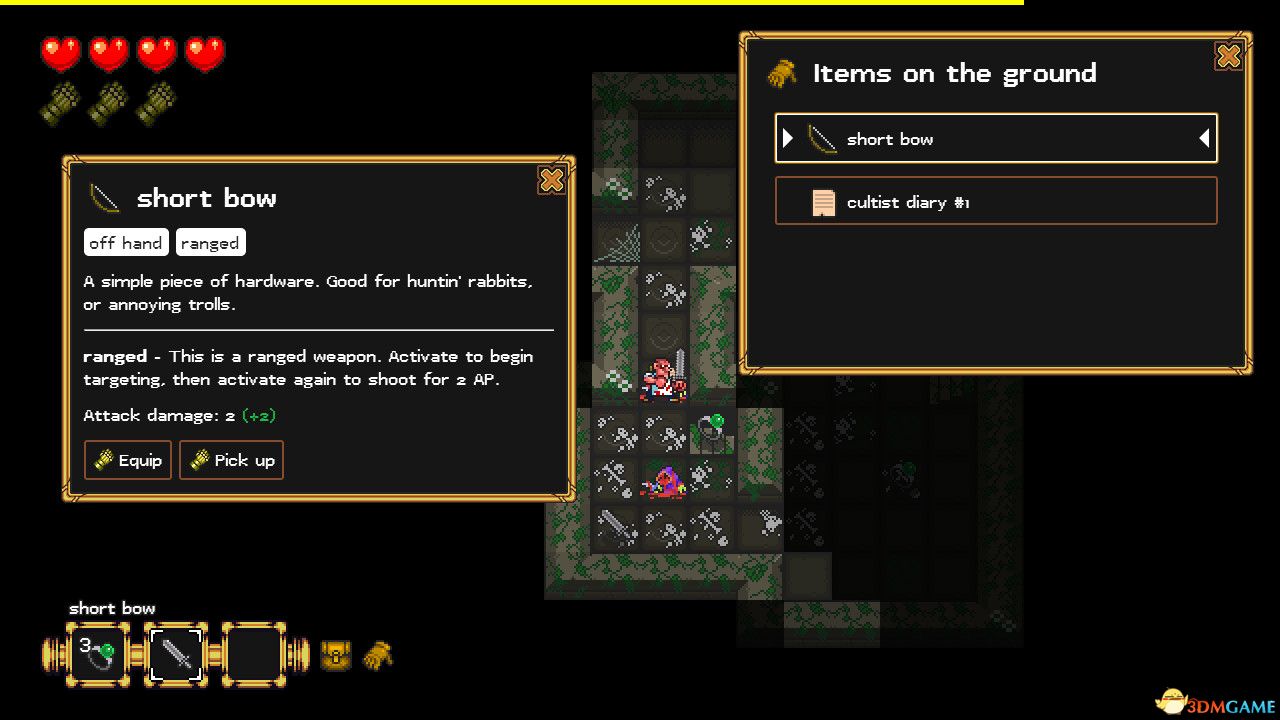Open the backpack inventory icon

tap(336, 656)
